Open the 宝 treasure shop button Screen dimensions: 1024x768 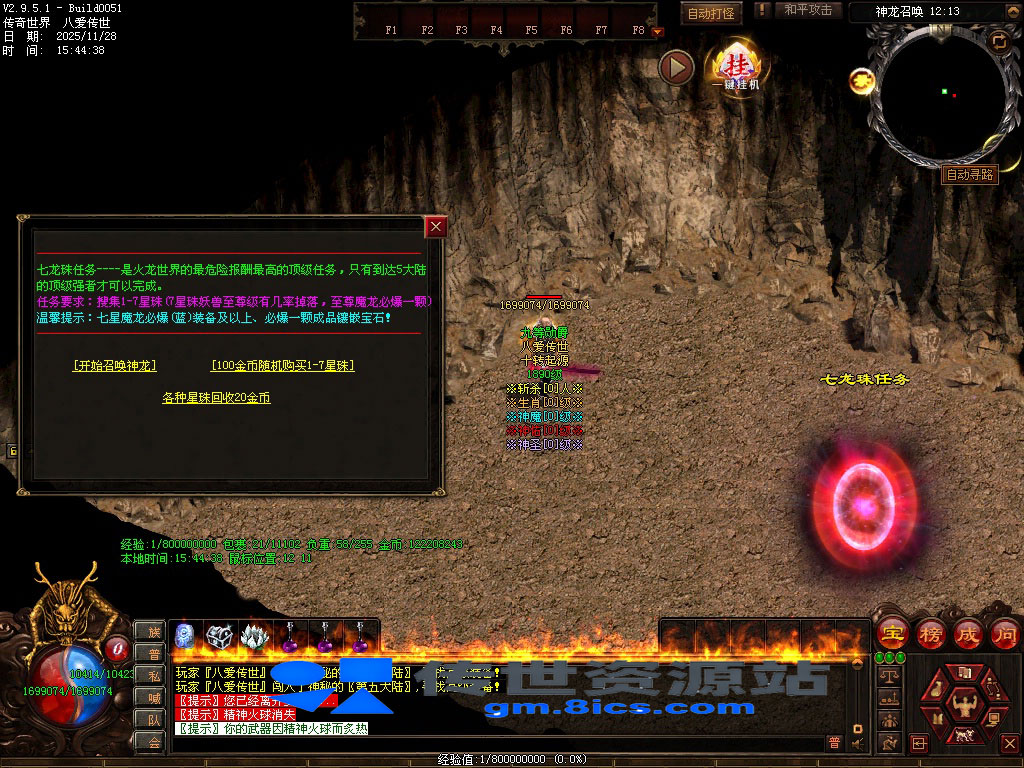point(892,633)
